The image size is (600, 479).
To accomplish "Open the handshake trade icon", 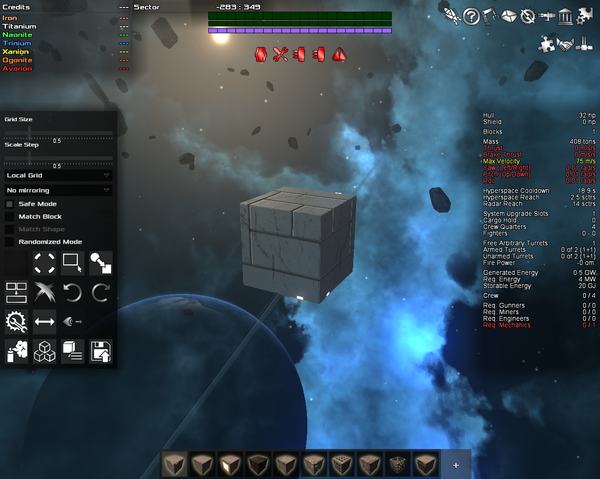I will tap(568, 43).
